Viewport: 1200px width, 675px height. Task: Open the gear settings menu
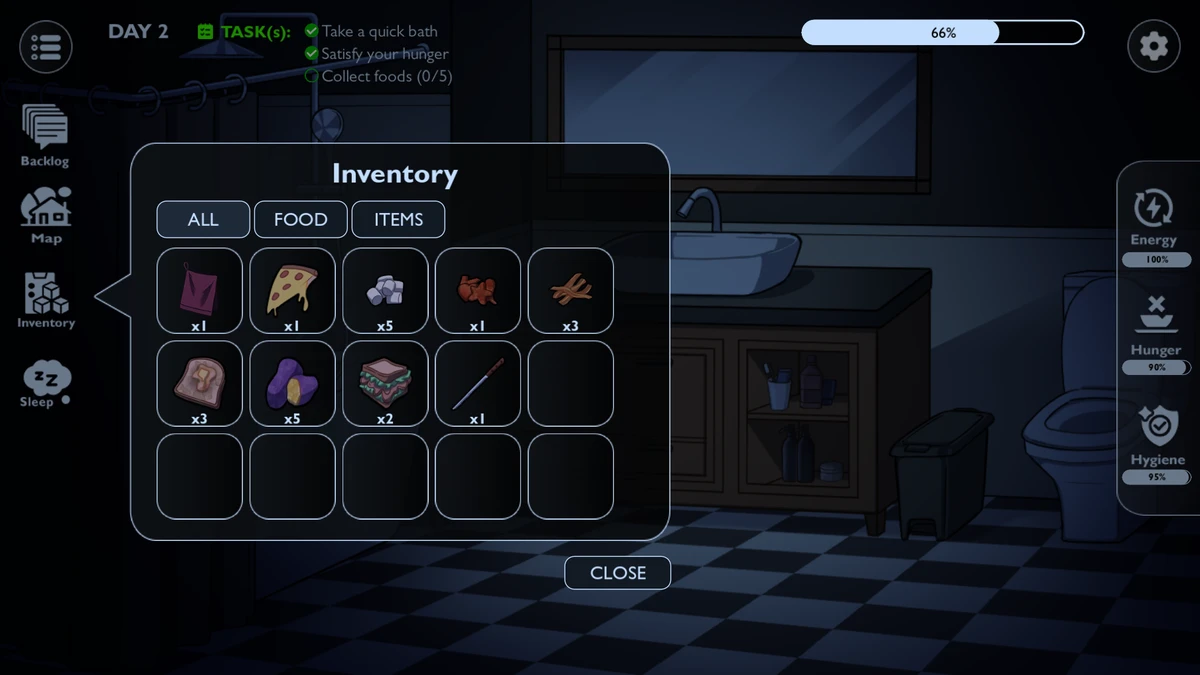(1153, 47)
